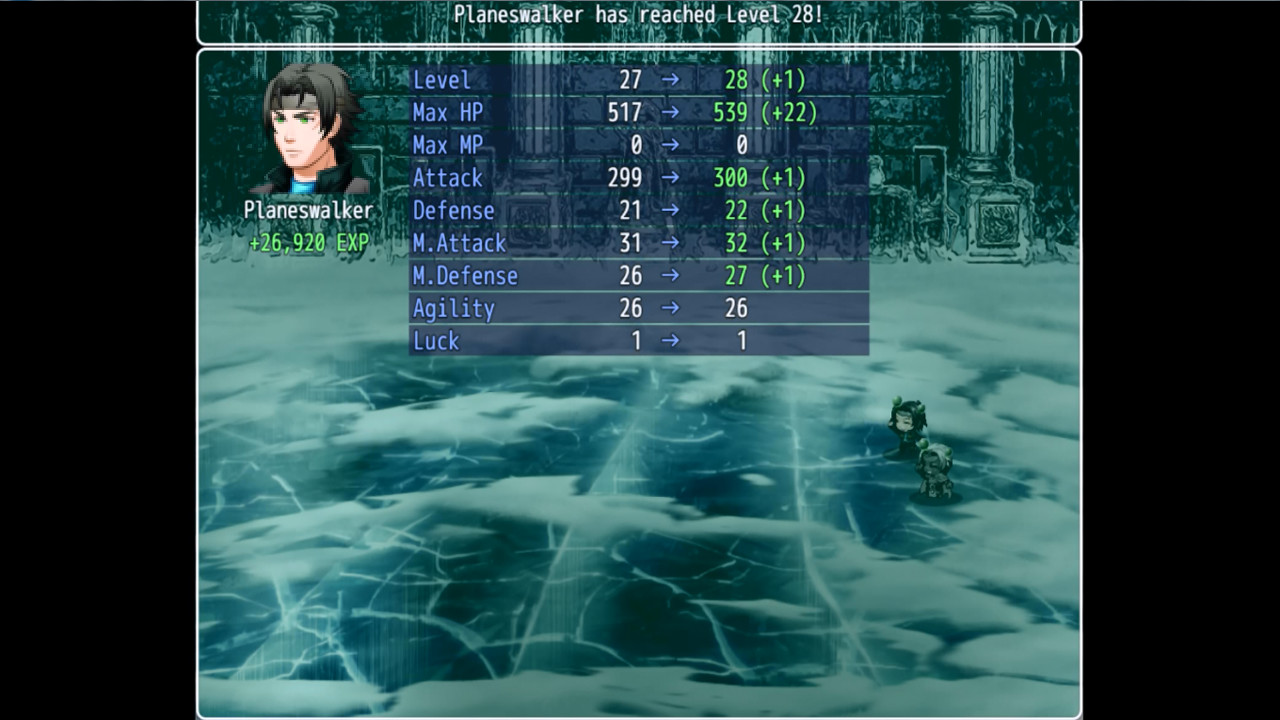Select the arrow on the Attack row
Viewport: 1280px width, 720px height.
669,178
